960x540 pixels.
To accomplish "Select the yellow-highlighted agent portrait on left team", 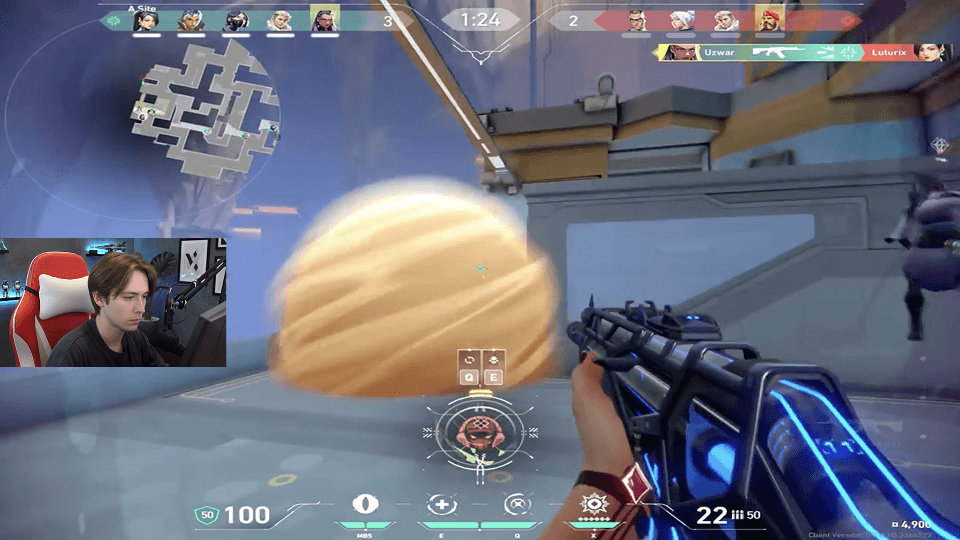I will (x=325, y=19).
